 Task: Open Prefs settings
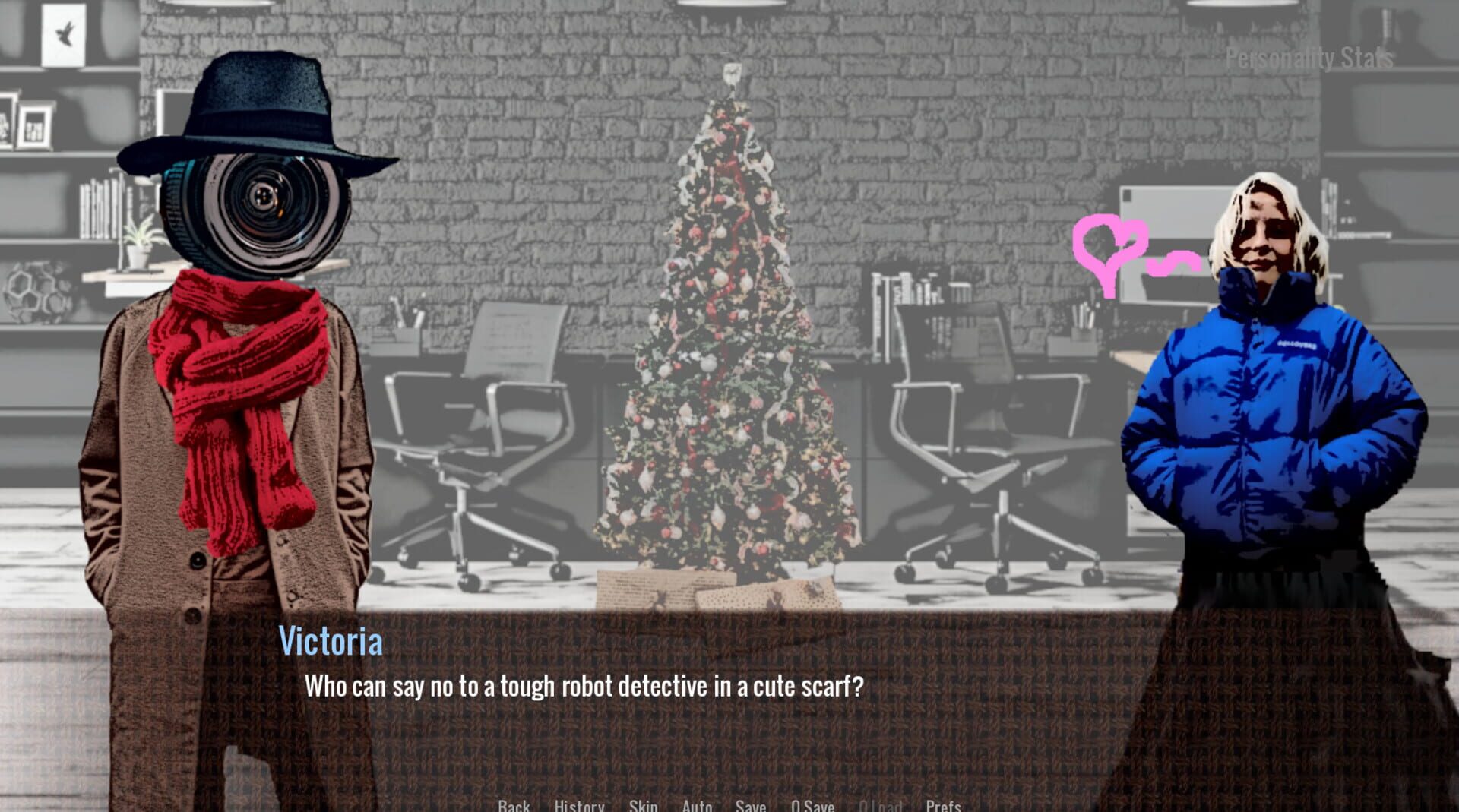click(x=943, y=807)
